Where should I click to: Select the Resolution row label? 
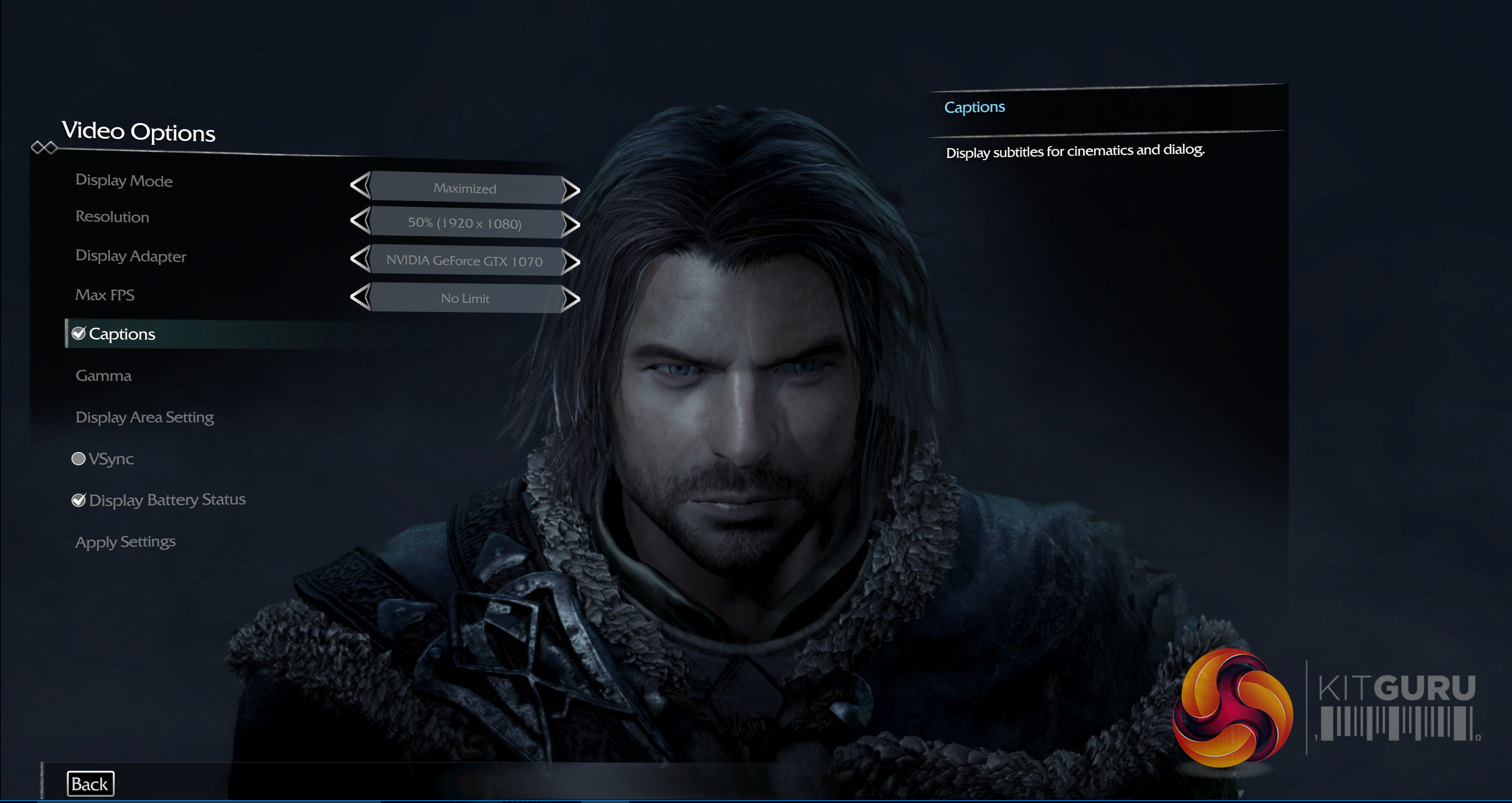coord(112,216)
